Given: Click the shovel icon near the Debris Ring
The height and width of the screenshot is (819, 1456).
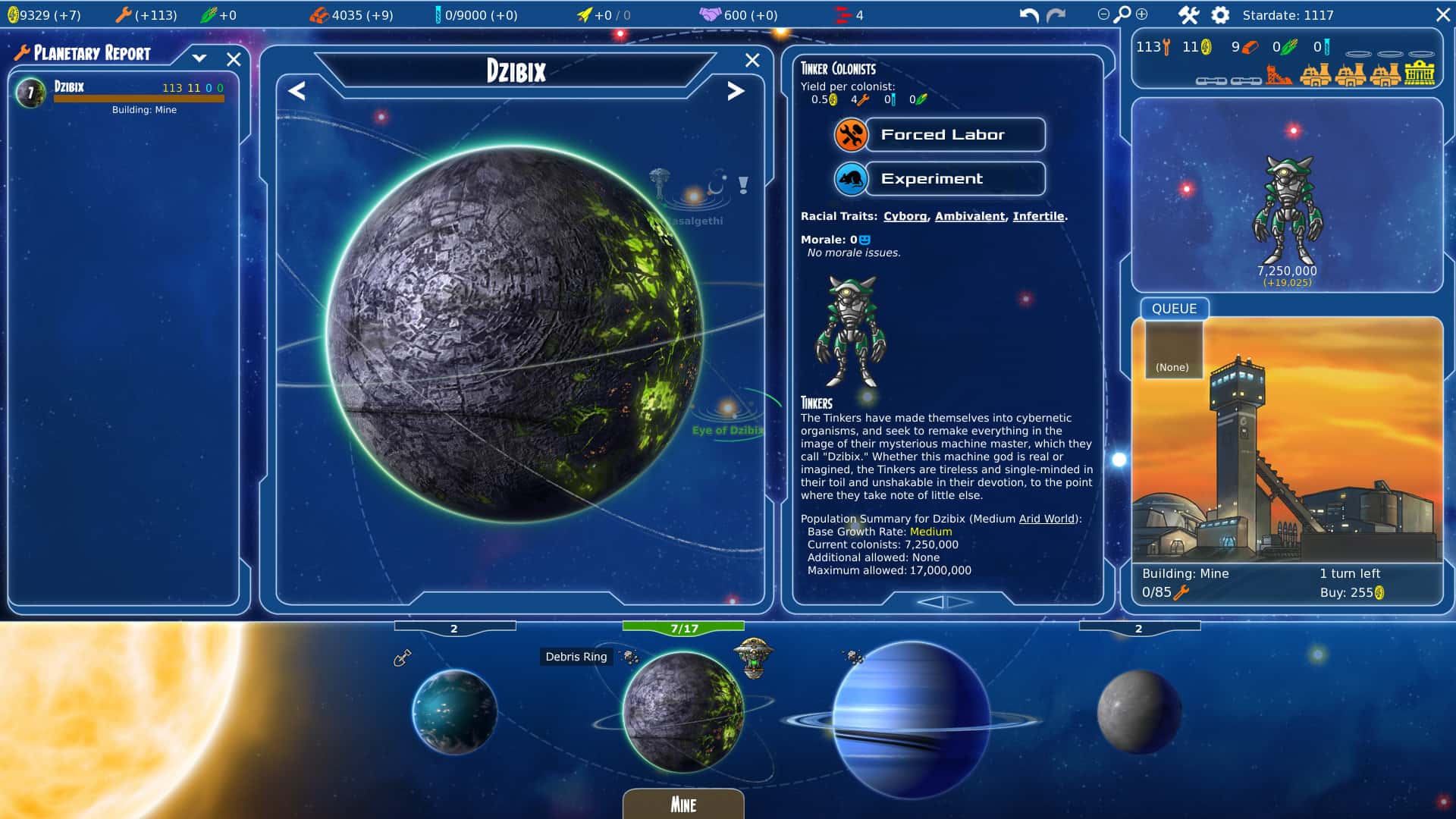Looking at the screenshot, I should click(x=402, y=658).
